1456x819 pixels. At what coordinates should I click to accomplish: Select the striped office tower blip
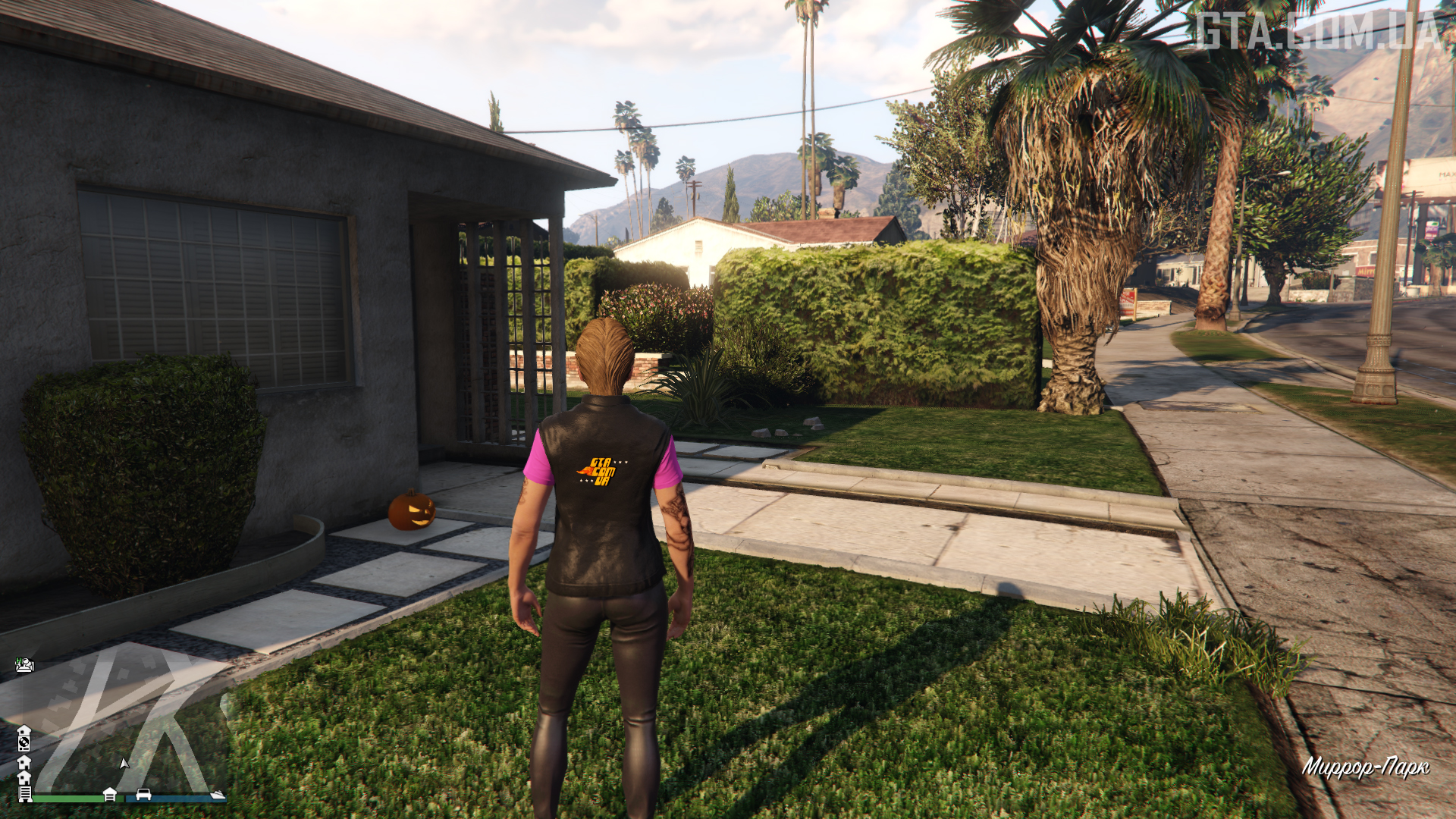[25, 793]
